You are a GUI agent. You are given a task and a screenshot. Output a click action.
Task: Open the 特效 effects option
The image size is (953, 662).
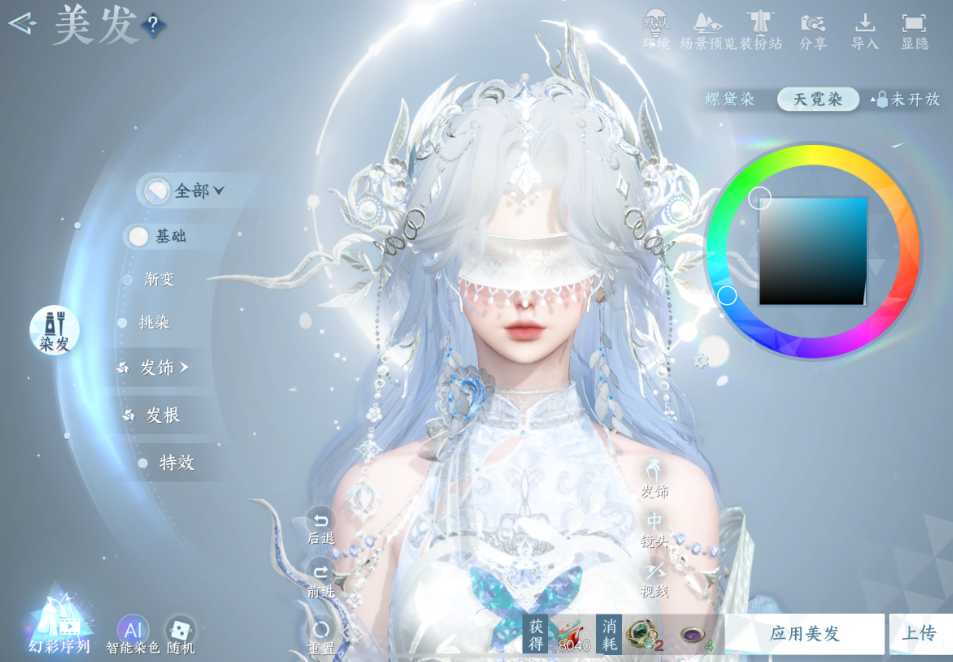pyautogui.click(x=176, y=463)
